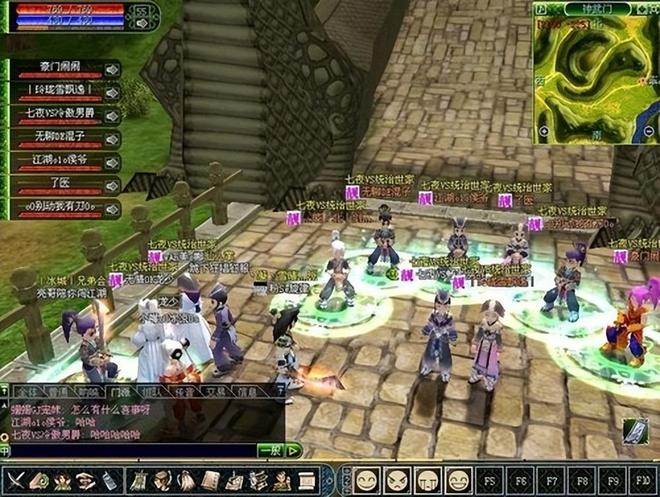Open the 一般 chat channel selector
Screen dimensions: 660x497
coord(269,451)
